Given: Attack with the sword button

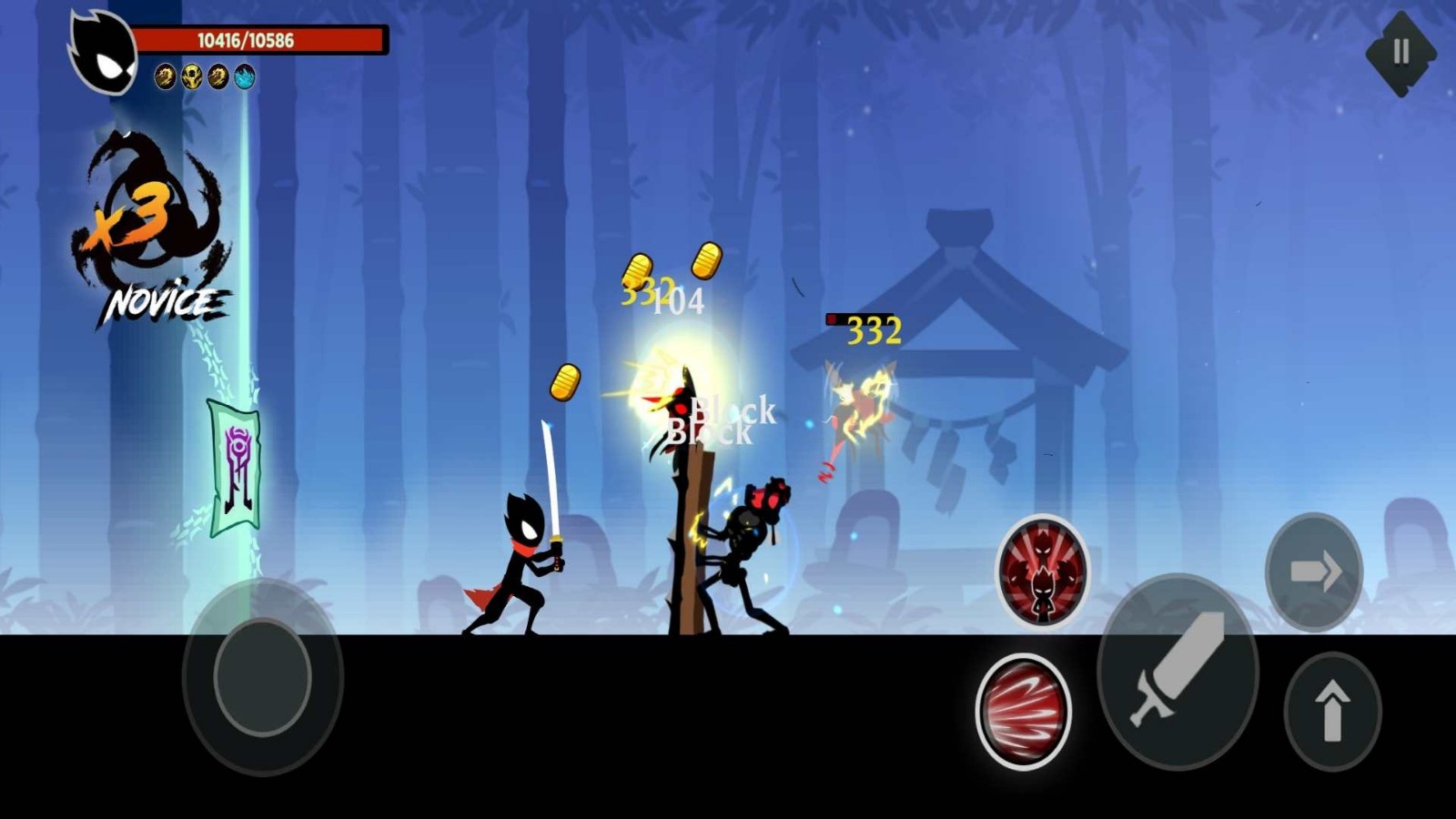Looking at the screenshot, I should coord(1178,672).
